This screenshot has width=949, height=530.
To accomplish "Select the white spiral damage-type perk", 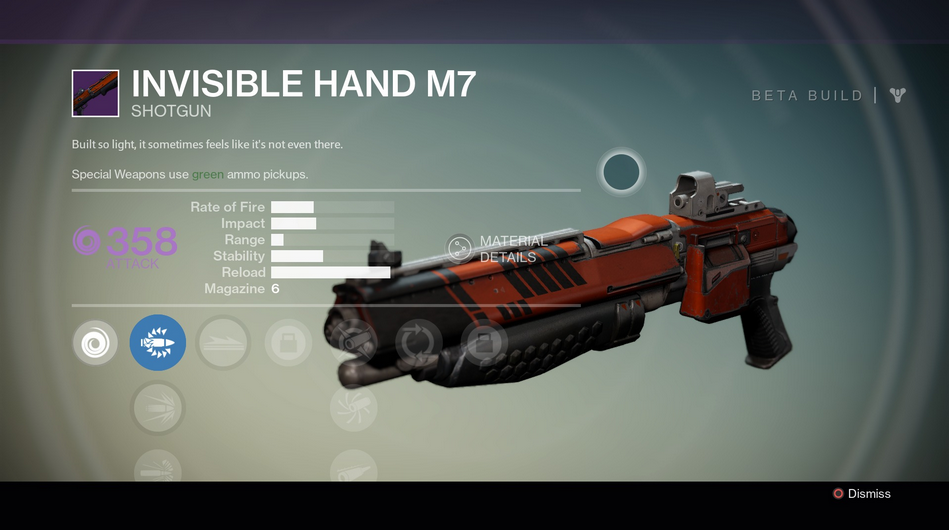I will pyautogui.click(x=95, y=344).
